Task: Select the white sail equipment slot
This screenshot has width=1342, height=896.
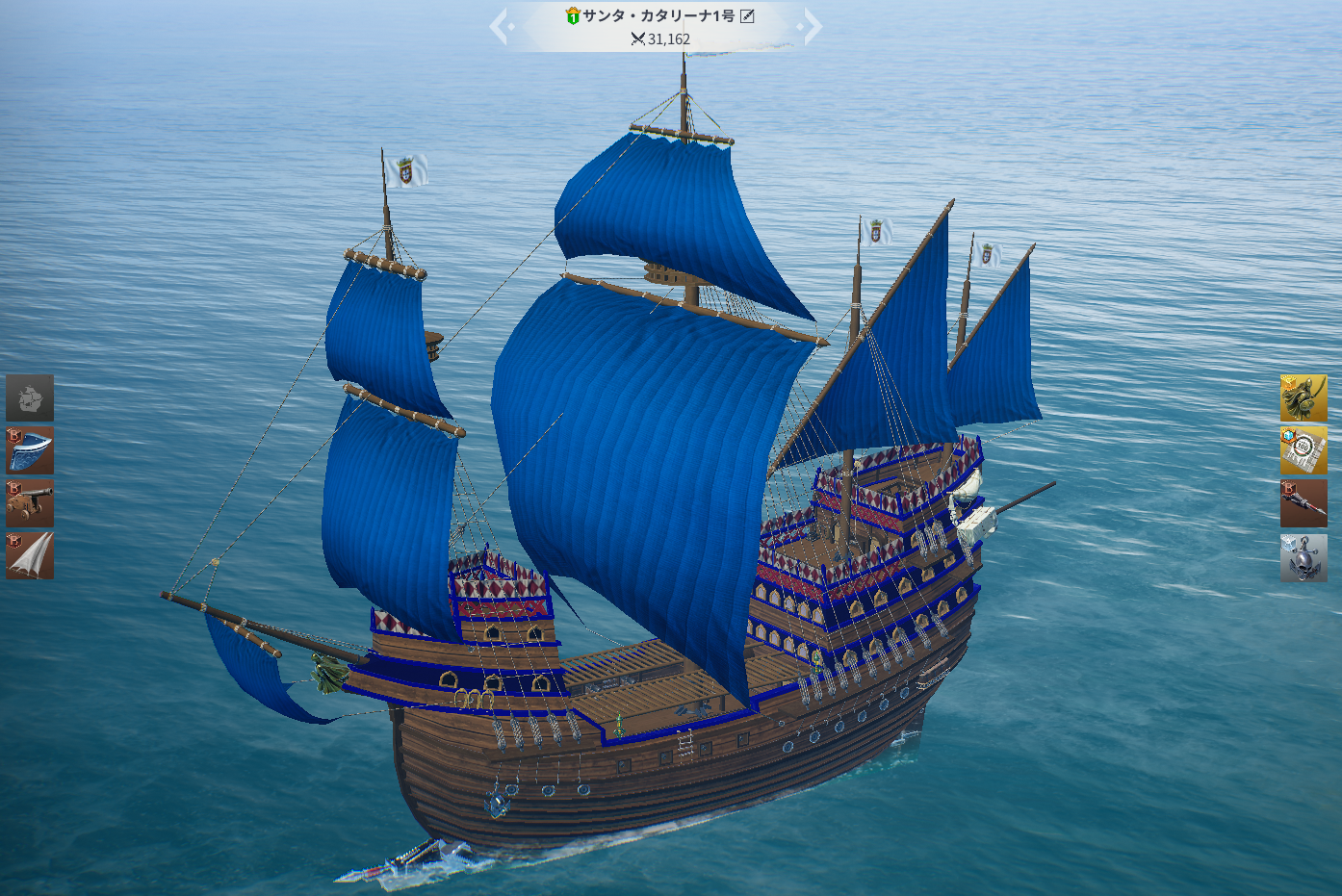Action: pos(30,556)
